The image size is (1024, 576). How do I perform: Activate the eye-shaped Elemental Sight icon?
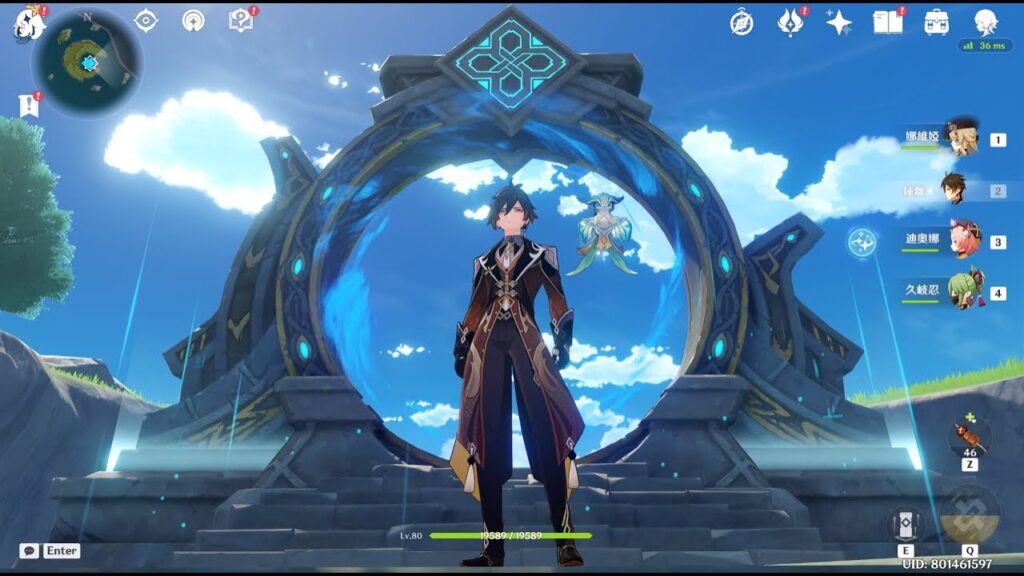tap(146, 20)
